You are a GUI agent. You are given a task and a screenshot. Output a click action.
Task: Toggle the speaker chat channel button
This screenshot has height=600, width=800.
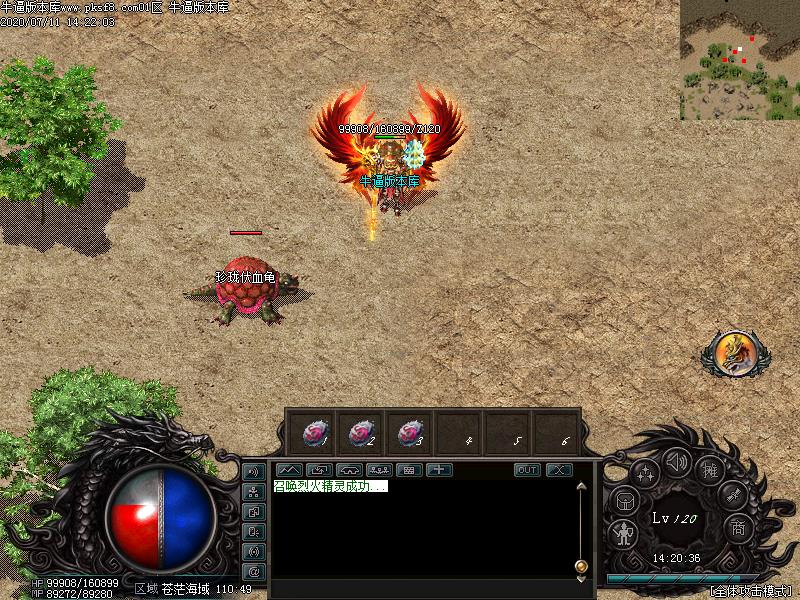coord(253,471)
